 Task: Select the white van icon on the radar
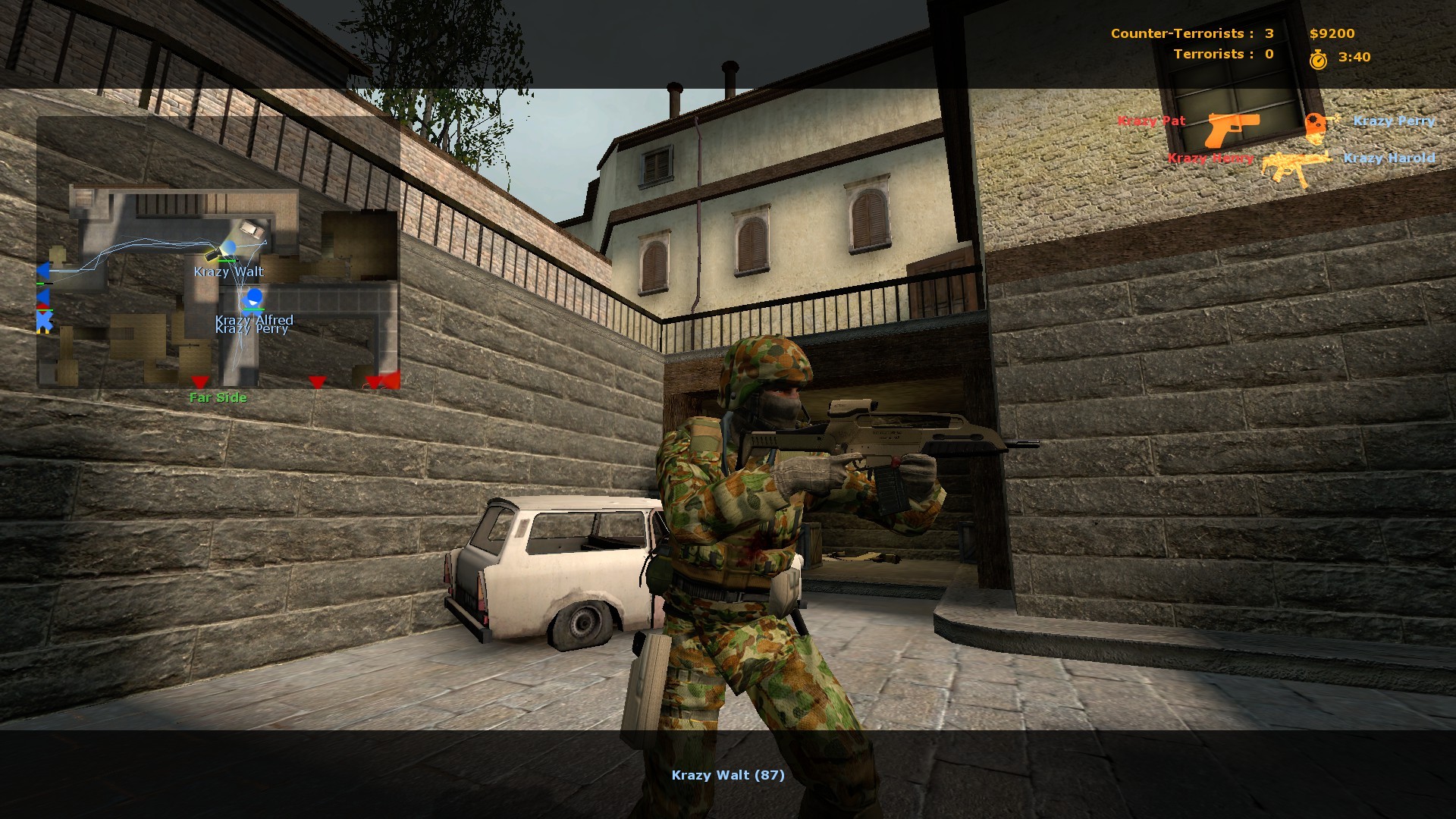point(250,228)
